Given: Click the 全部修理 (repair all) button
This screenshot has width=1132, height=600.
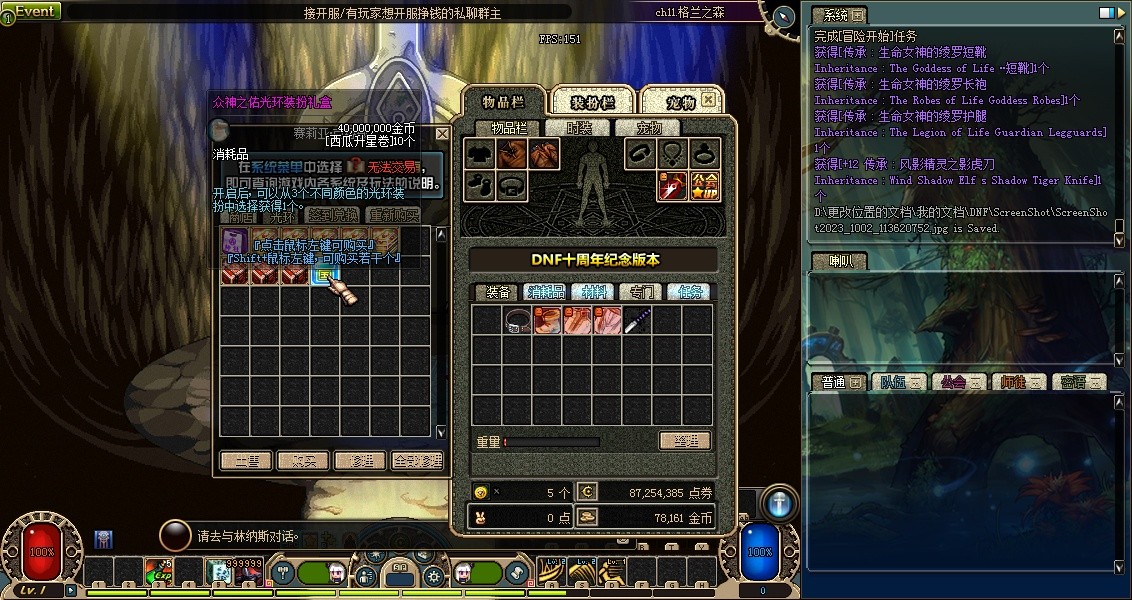Looking at the screenshot, I should click(417, 461).
